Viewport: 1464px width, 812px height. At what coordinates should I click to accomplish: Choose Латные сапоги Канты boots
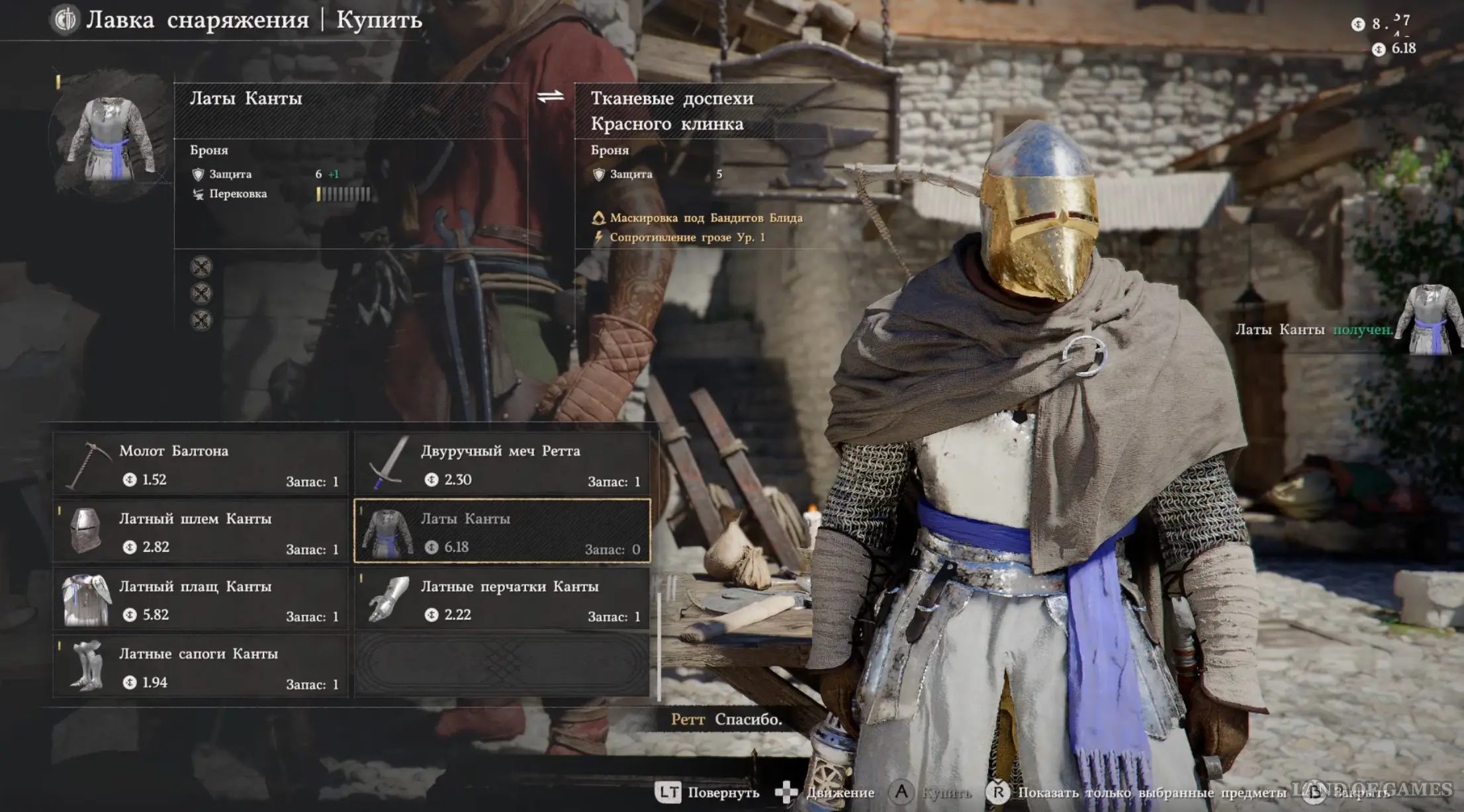pyautogui.click(x=200, y=666)
